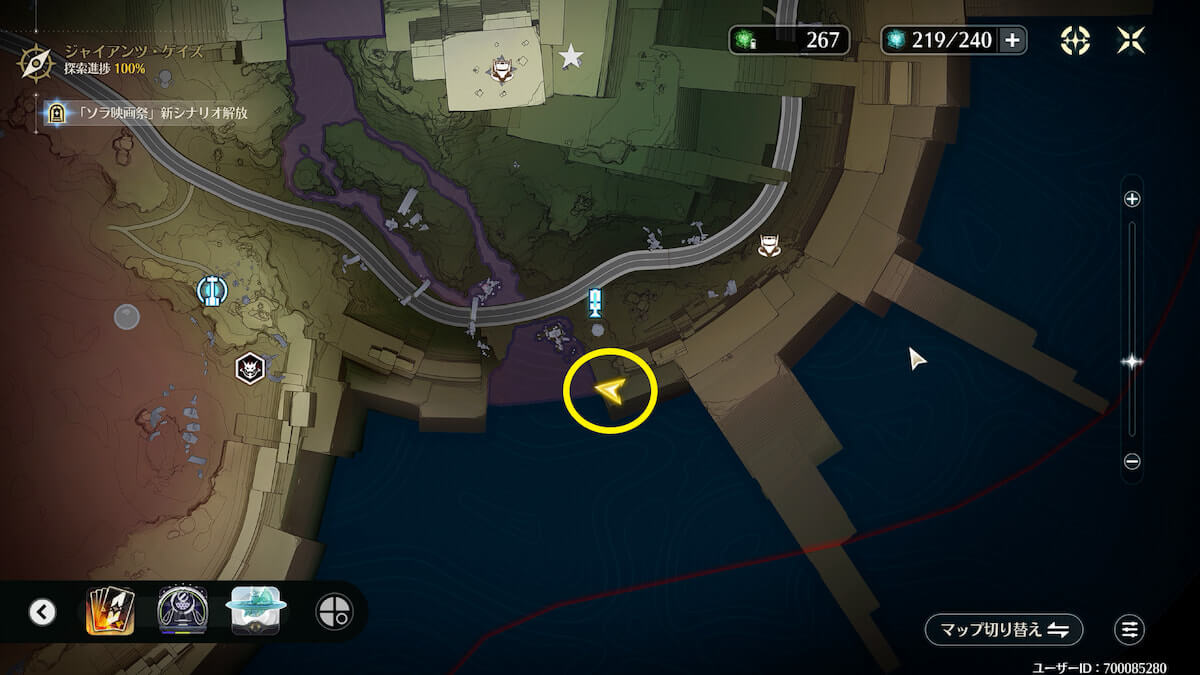Viewport: 1200px width, 675px height.
Task: Select the white star map marker
Action: (571, 56)
